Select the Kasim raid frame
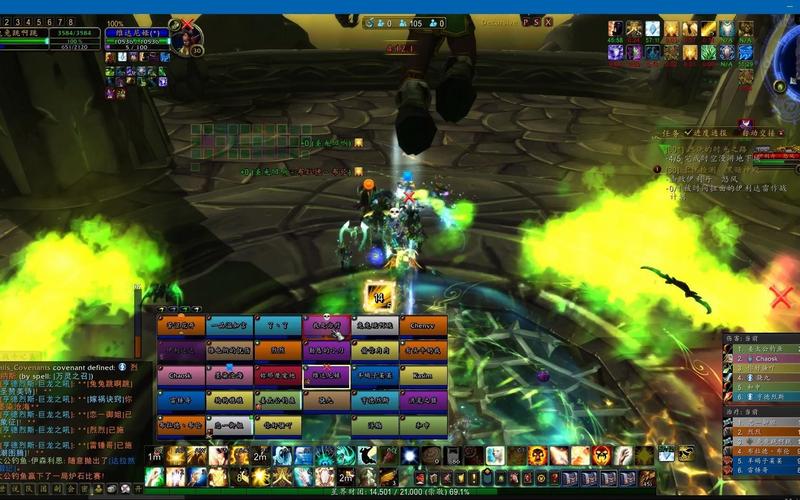The width and height of the screenshot is (800, 500). pyautogui.click(x=423, y=376)
